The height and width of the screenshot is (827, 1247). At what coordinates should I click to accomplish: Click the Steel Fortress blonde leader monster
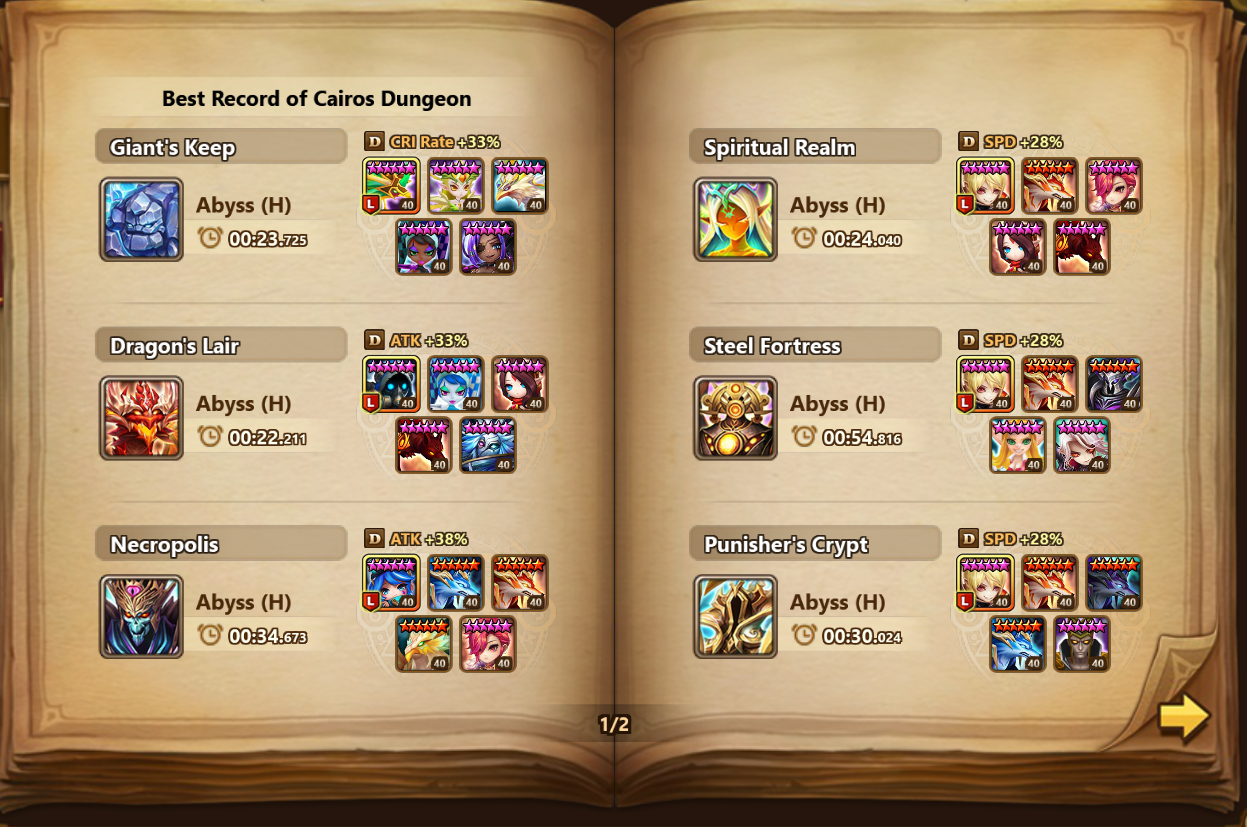pos(985,384)
